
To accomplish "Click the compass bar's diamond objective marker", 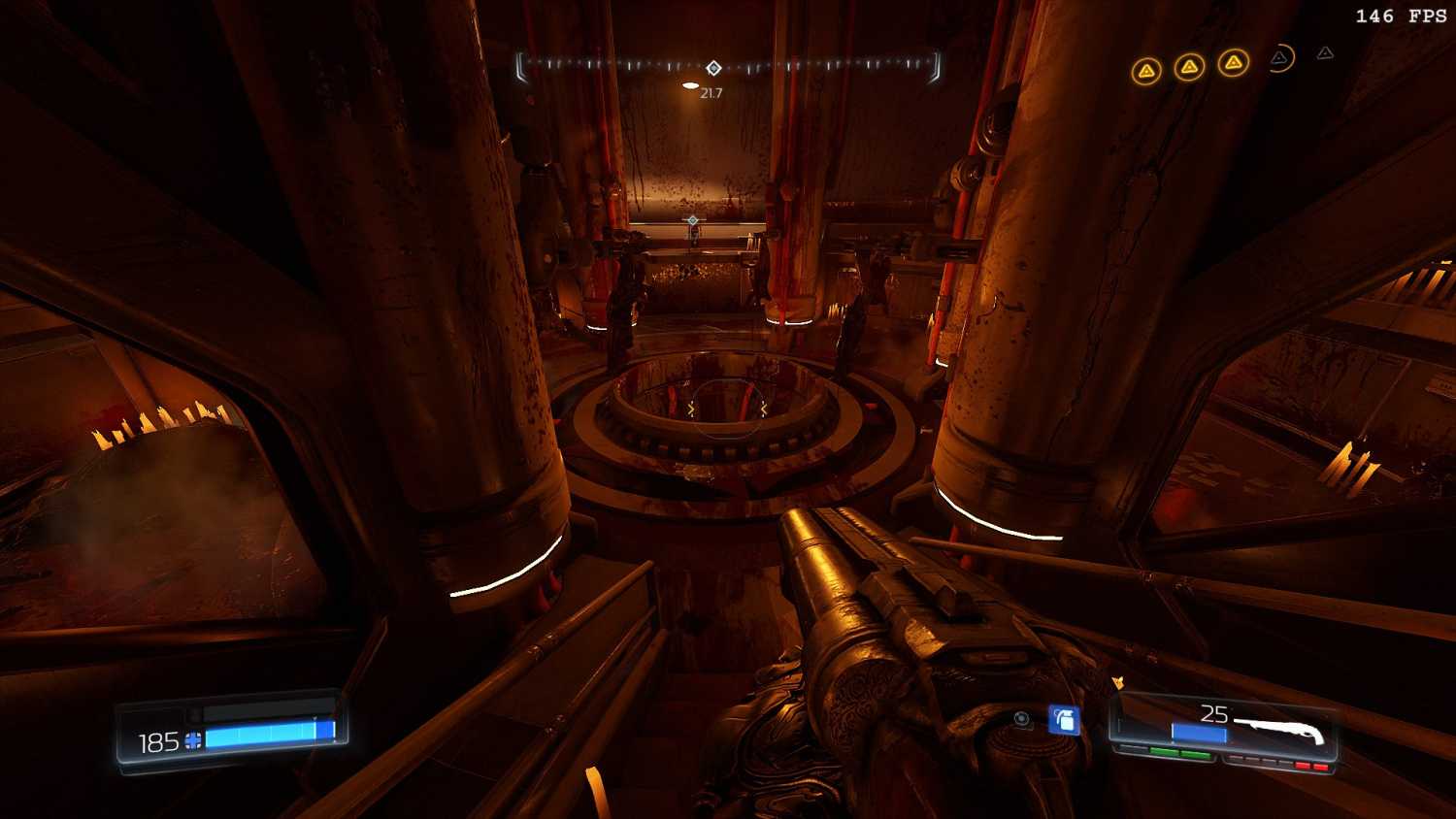I will pyautogui.click(x=713, y=68).
